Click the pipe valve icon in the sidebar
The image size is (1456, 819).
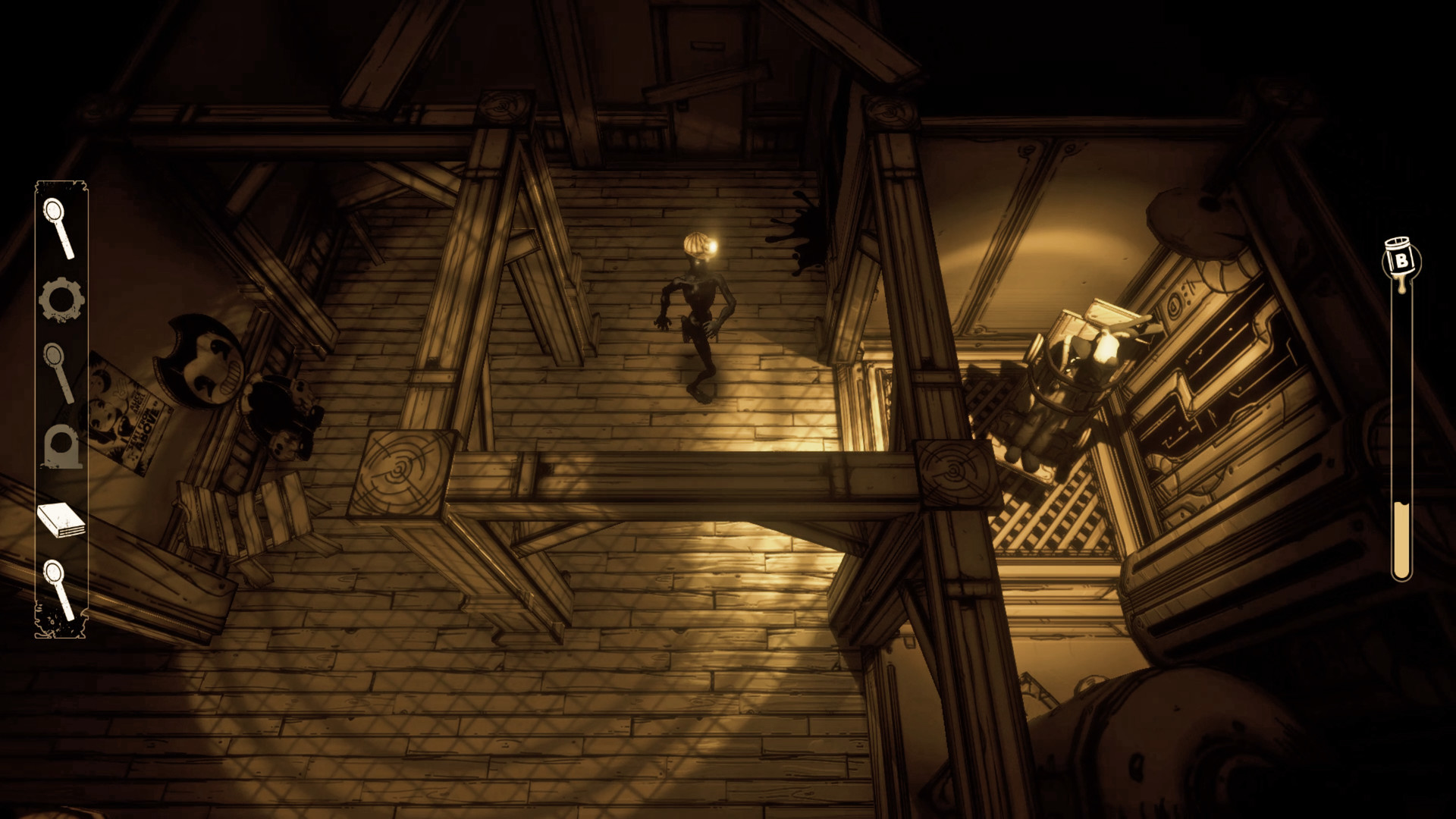(x=62, y=447)
